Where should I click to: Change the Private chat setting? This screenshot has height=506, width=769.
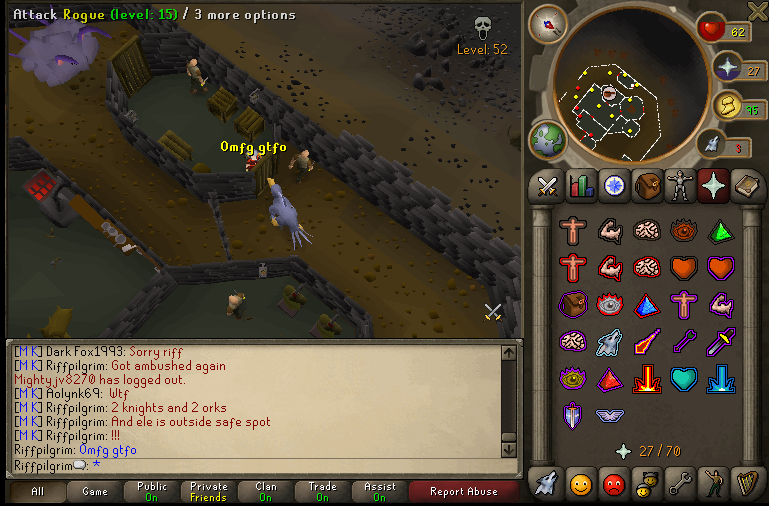tap(209, 491)
